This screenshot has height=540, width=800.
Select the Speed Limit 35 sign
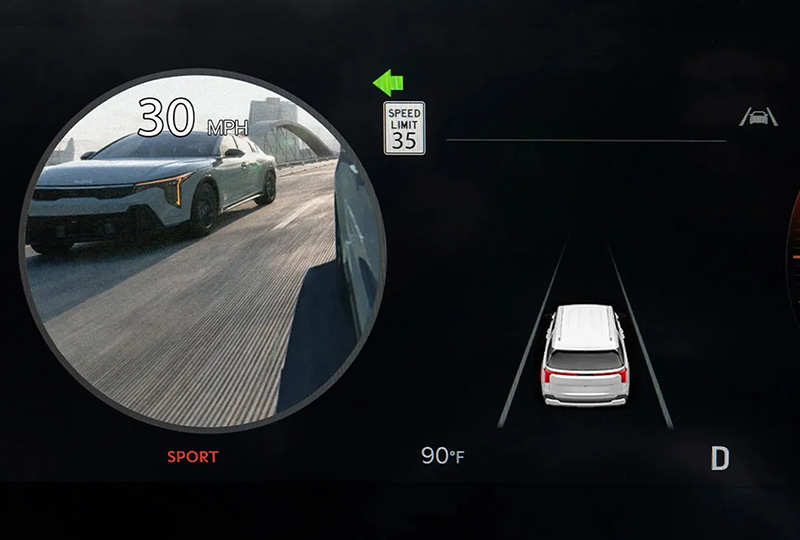coord(405,128)
